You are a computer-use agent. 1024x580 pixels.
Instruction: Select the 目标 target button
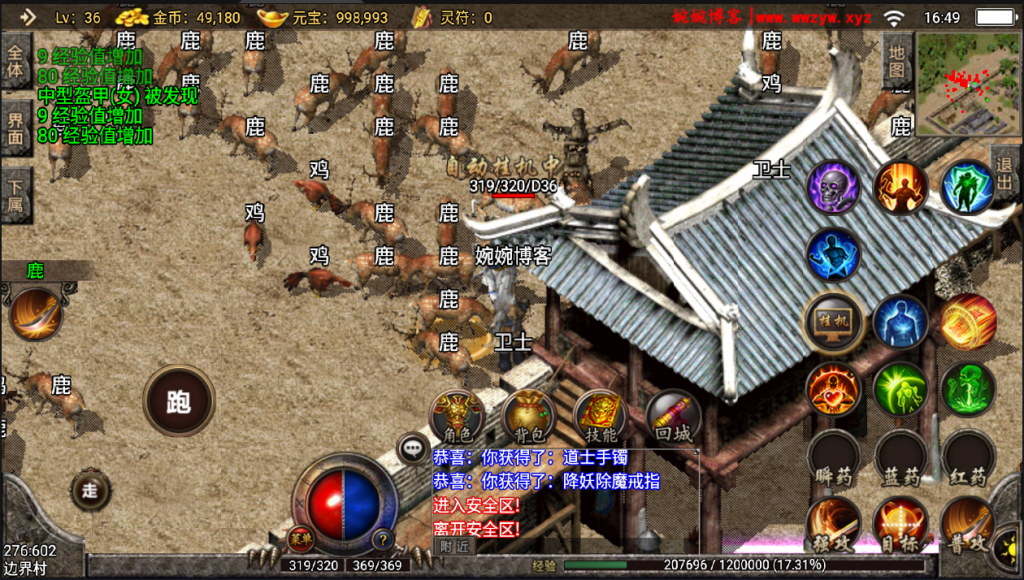point(901,526)
